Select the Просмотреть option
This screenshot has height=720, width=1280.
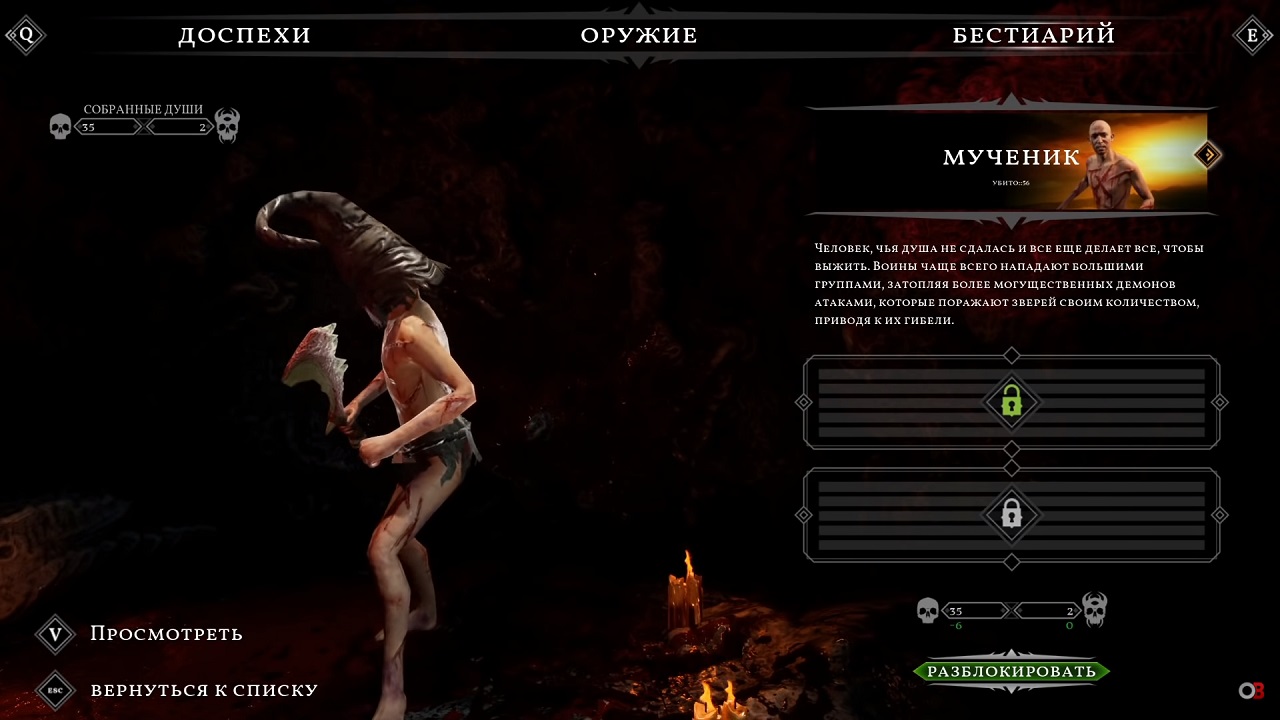166,634
